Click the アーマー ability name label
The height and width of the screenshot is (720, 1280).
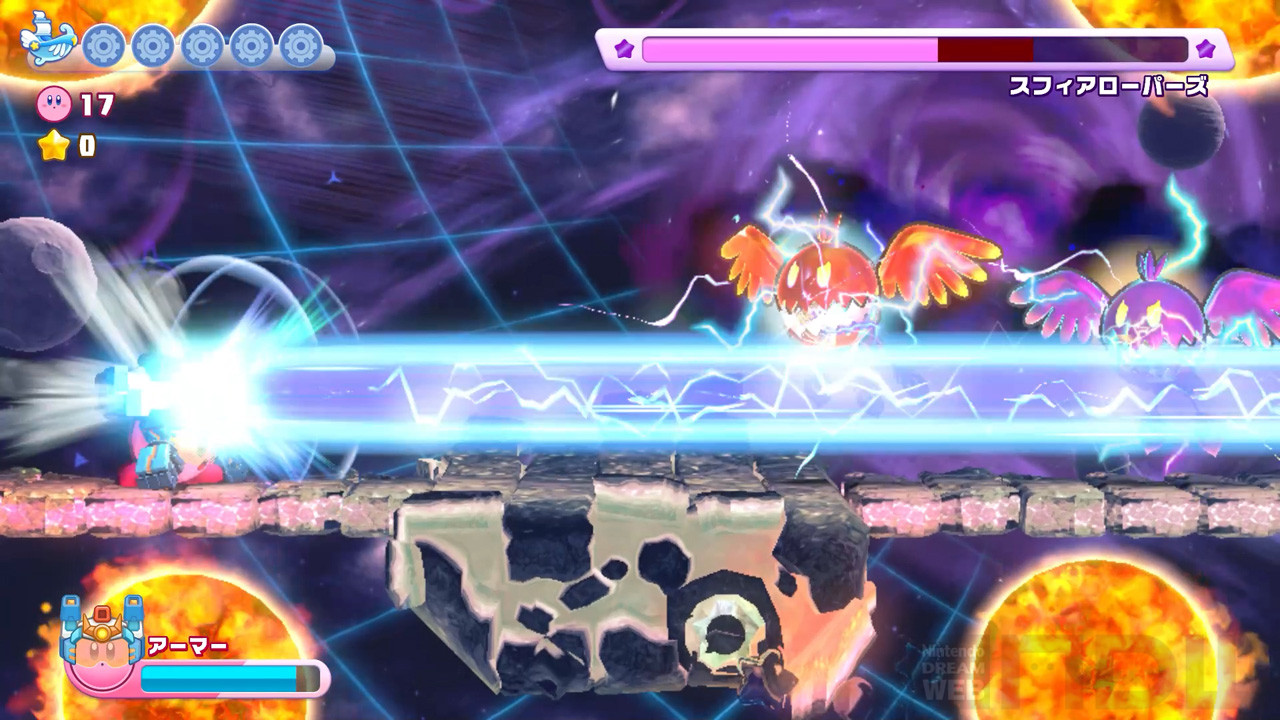[187, 646]
